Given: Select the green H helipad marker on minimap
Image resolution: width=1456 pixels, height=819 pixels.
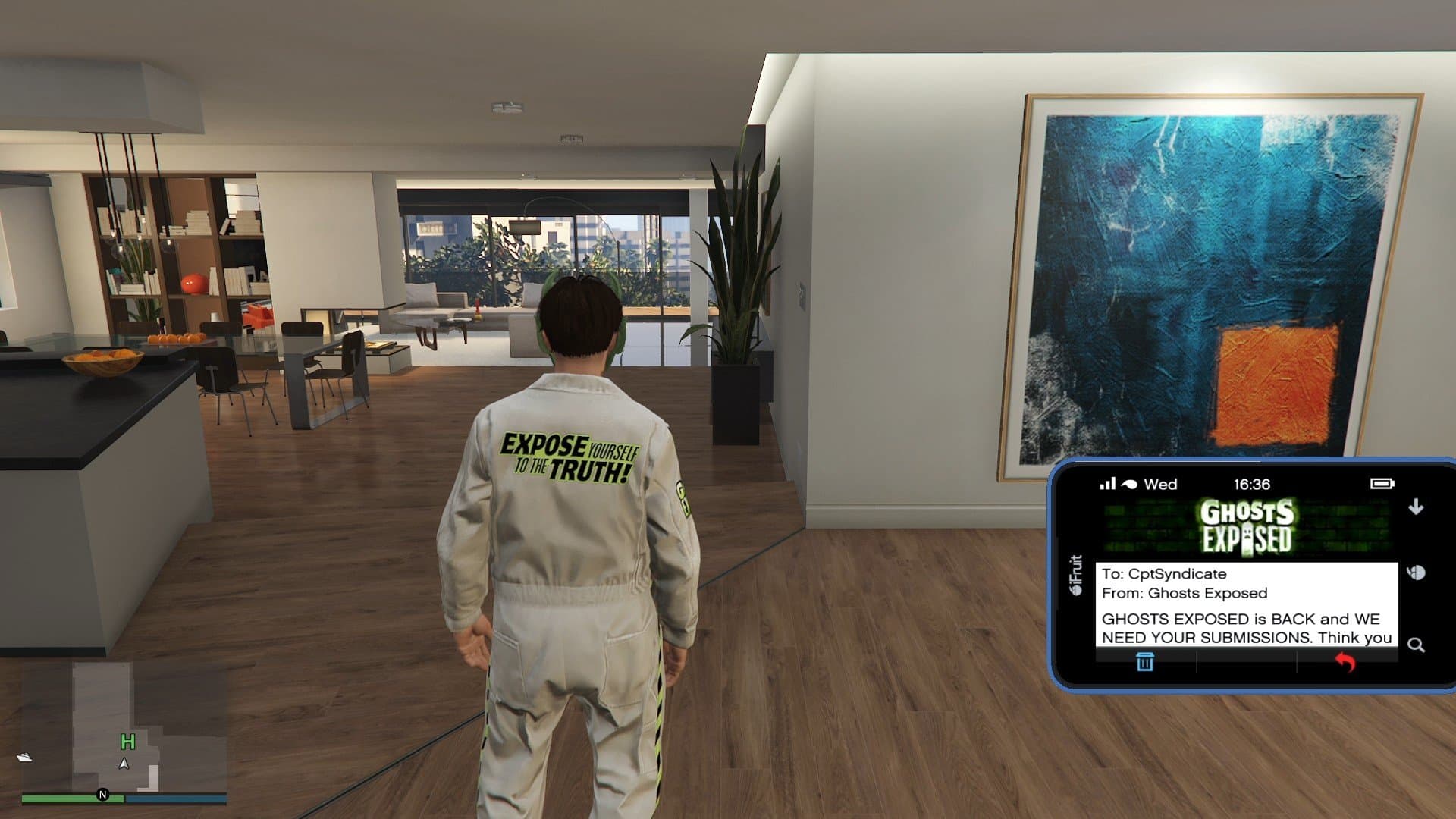Looking at the screenshot, I should click(127, 742).
